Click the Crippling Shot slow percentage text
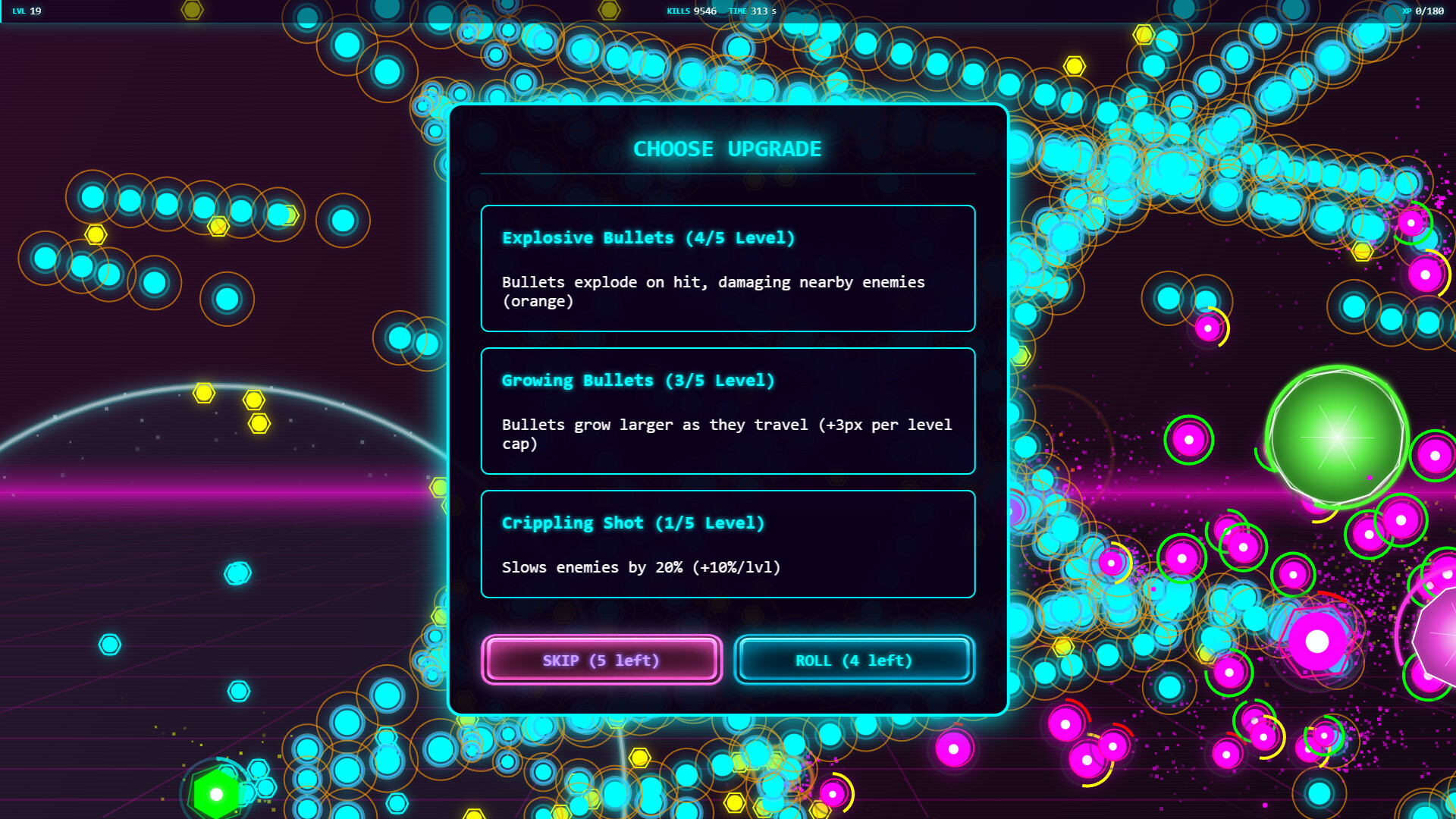Image resolution: width=1456 pixels, height=819 pixels. 641,566
